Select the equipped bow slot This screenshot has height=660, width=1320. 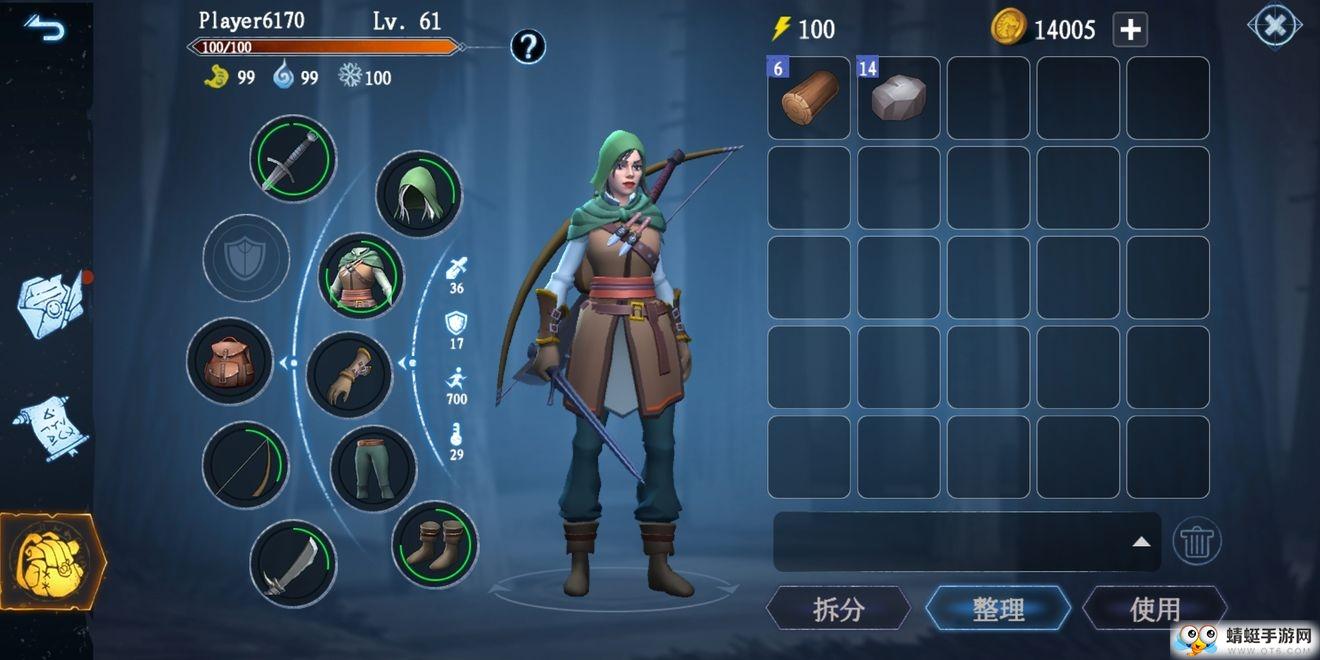245,465
